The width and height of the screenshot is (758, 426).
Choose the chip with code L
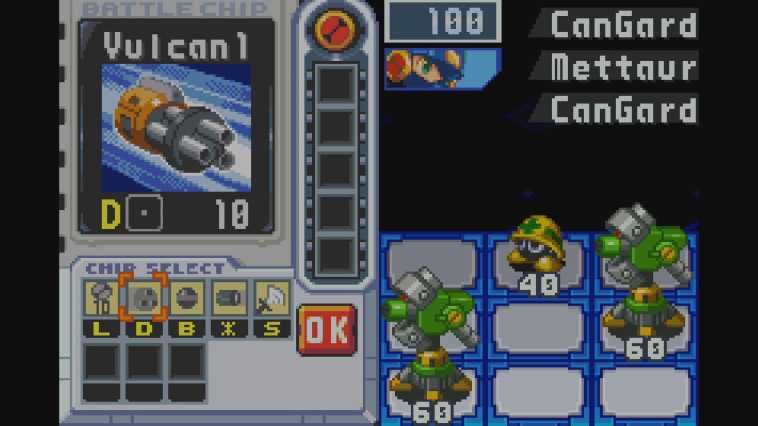(x=100, y=298)
